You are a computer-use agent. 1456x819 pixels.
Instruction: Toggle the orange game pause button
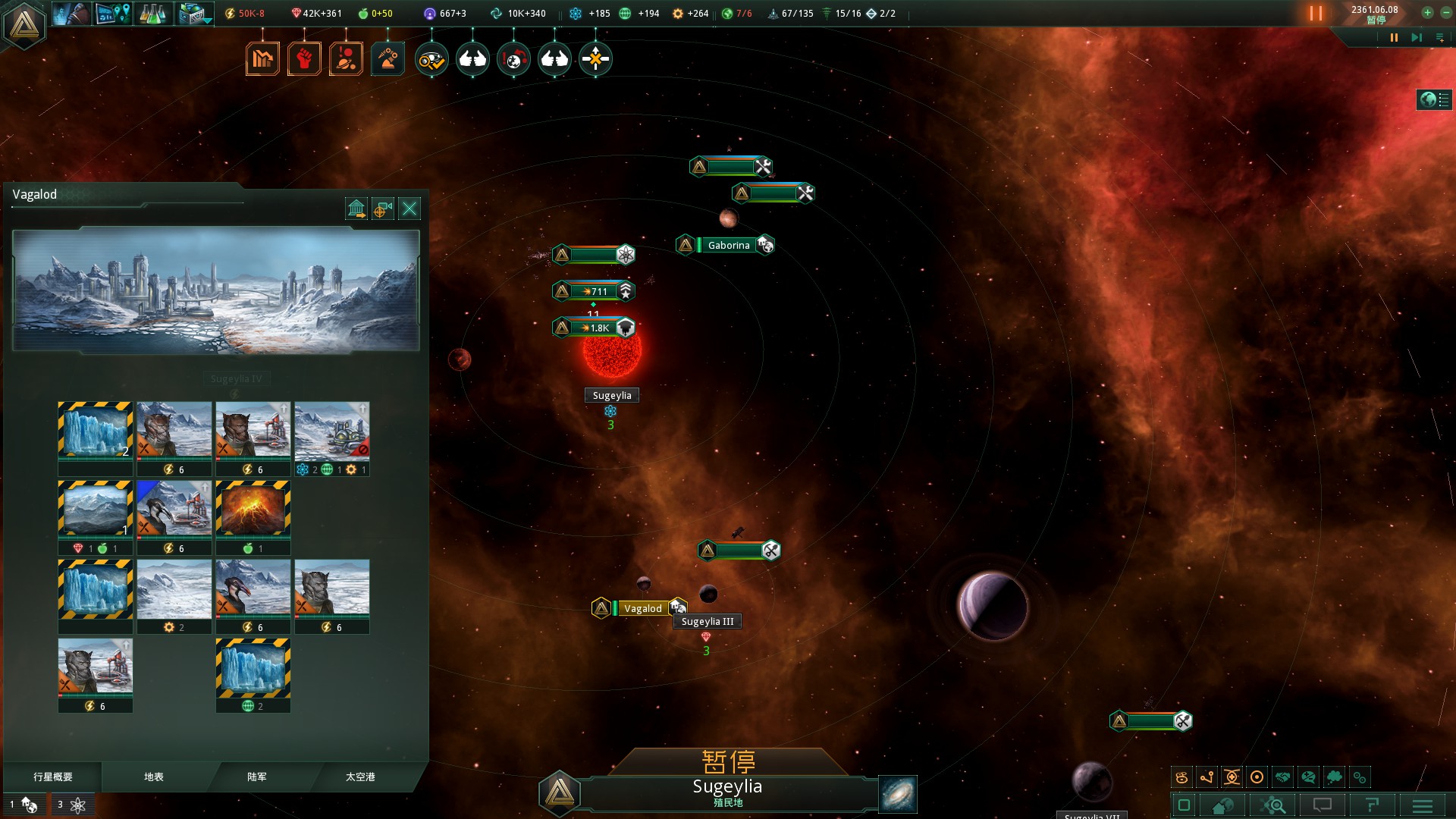click(x=1316, y=14)
